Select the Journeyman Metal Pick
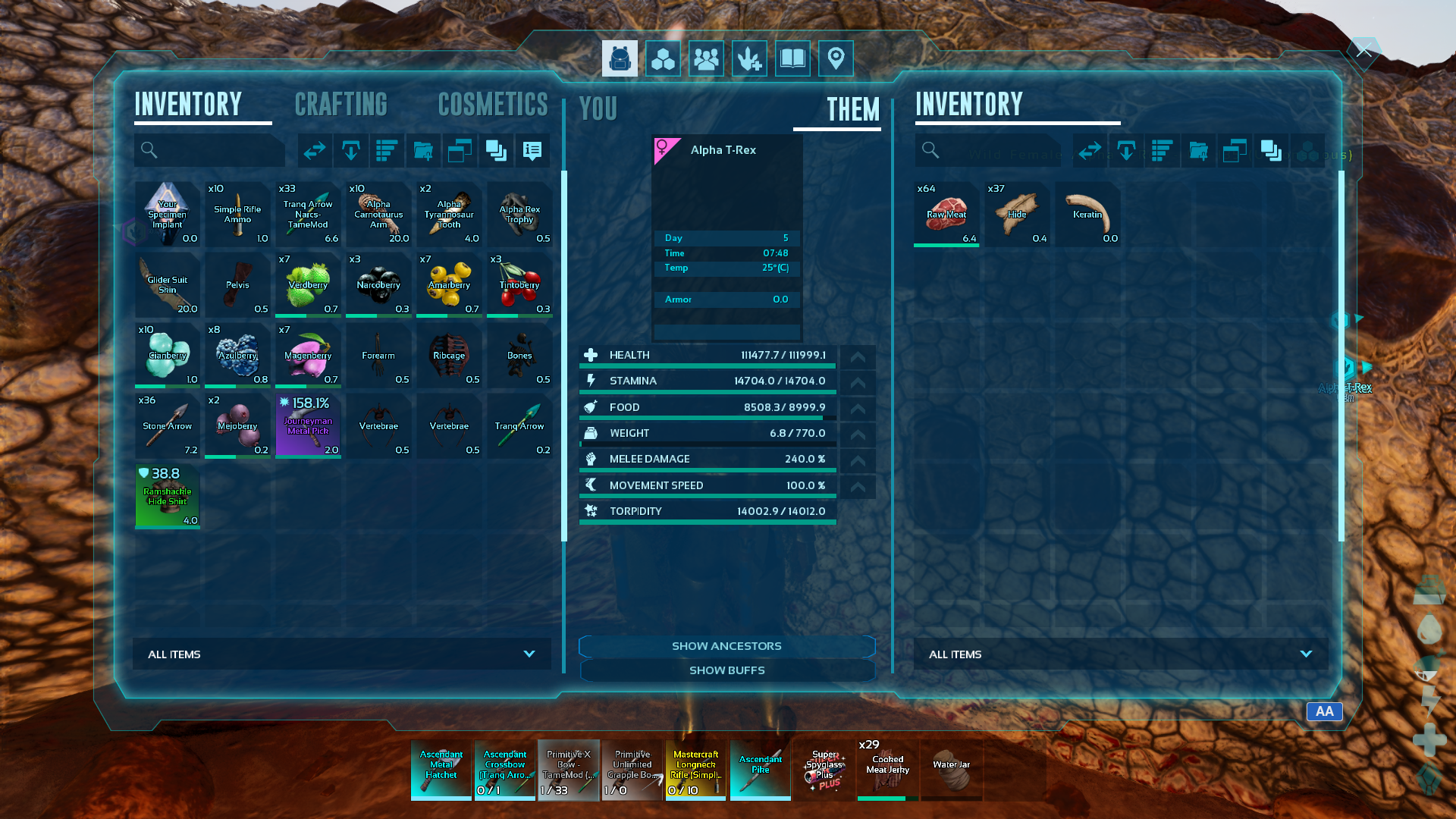 [x=308, y=425]
